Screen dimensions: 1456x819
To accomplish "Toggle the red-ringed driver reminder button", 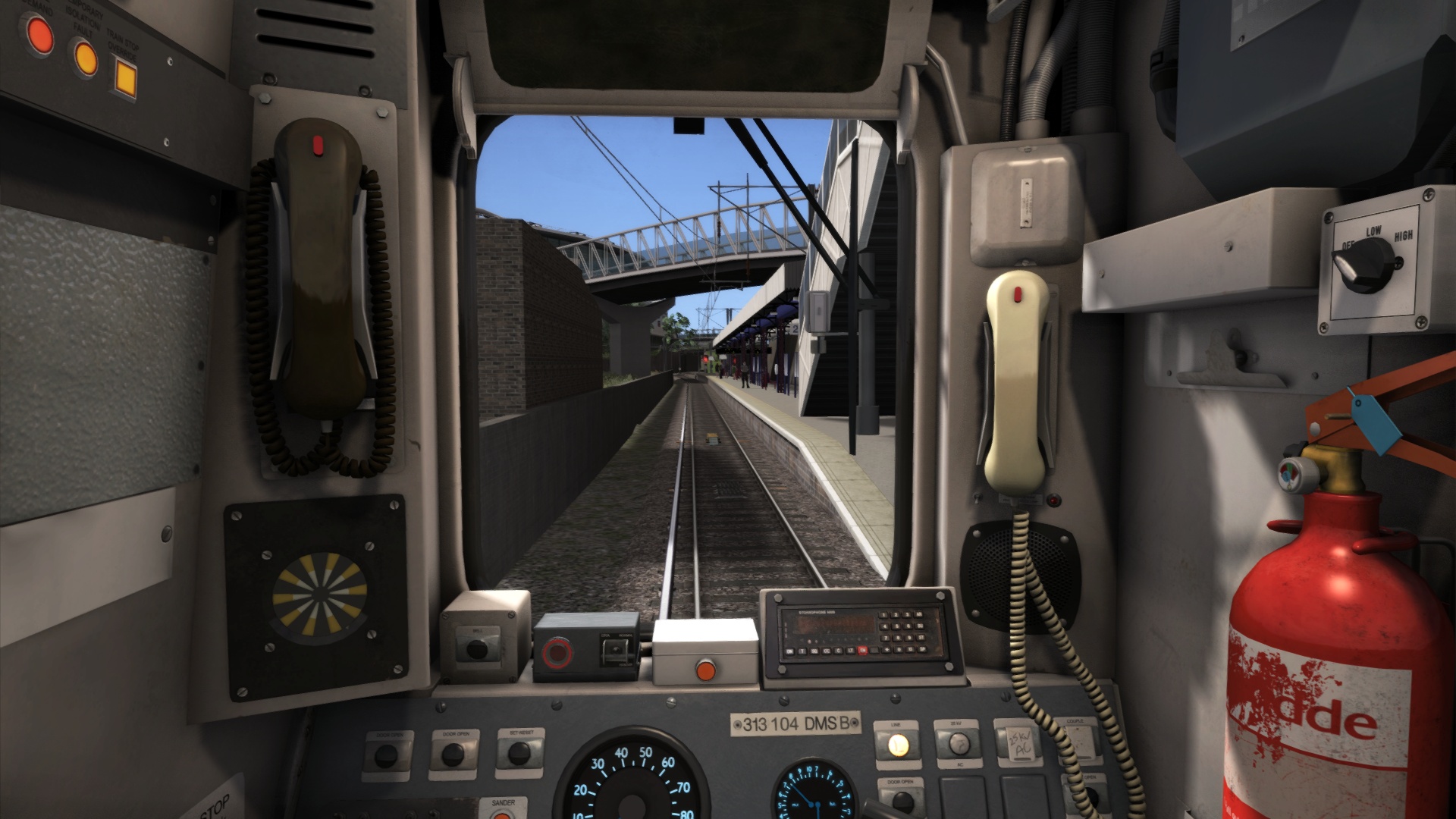I will pyautogui.click(x=555, y=653).
